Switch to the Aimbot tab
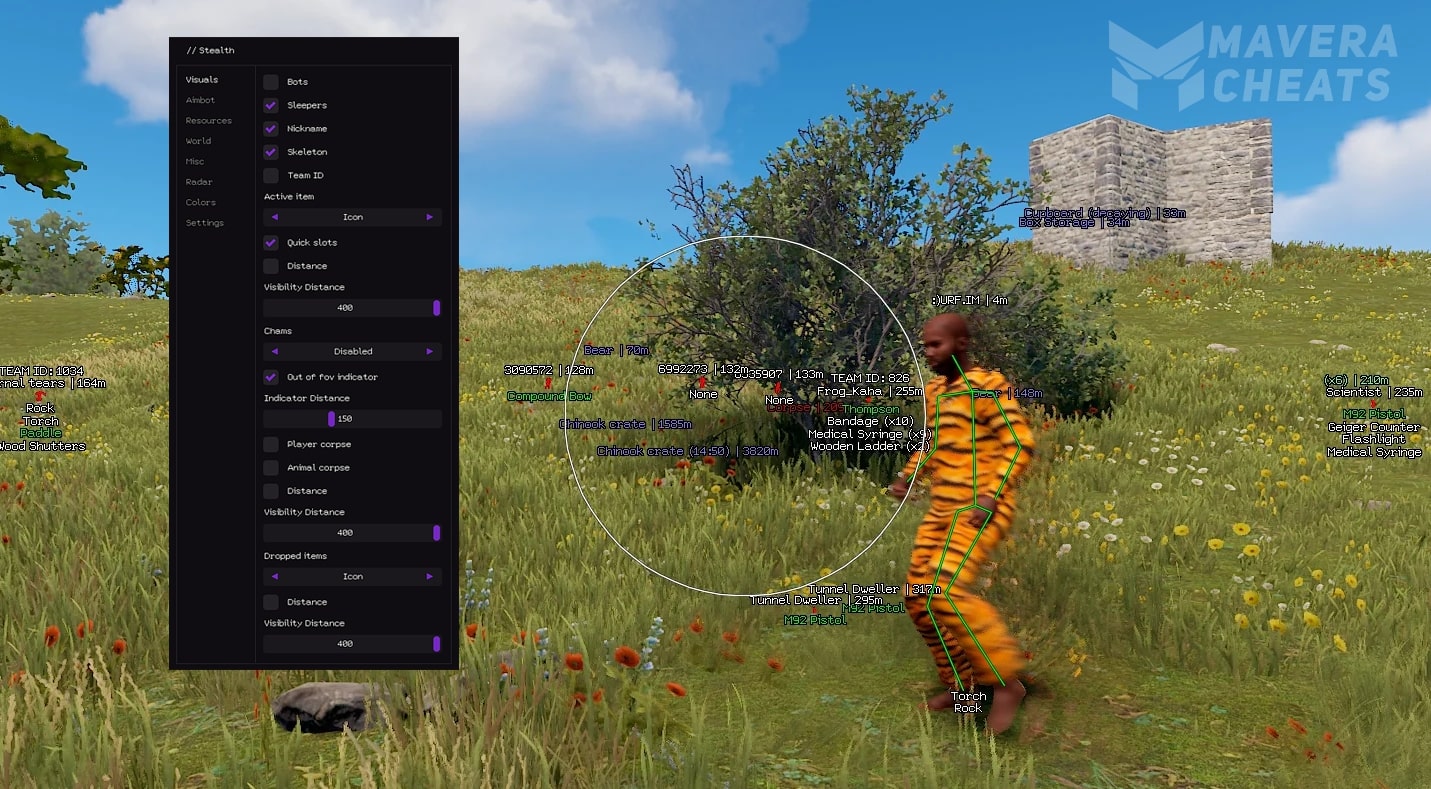The height and width of the screenshot is (789, 1431). click(200, 100)
